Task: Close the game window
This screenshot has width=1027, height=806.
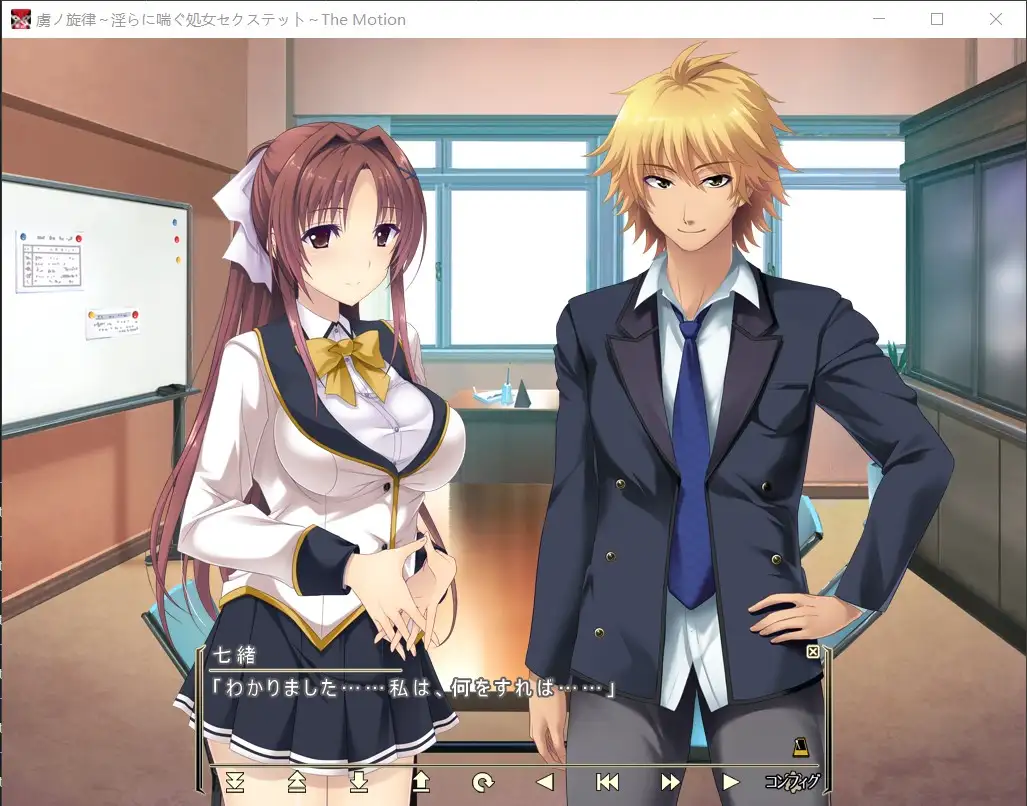Action: click(995, 19)
